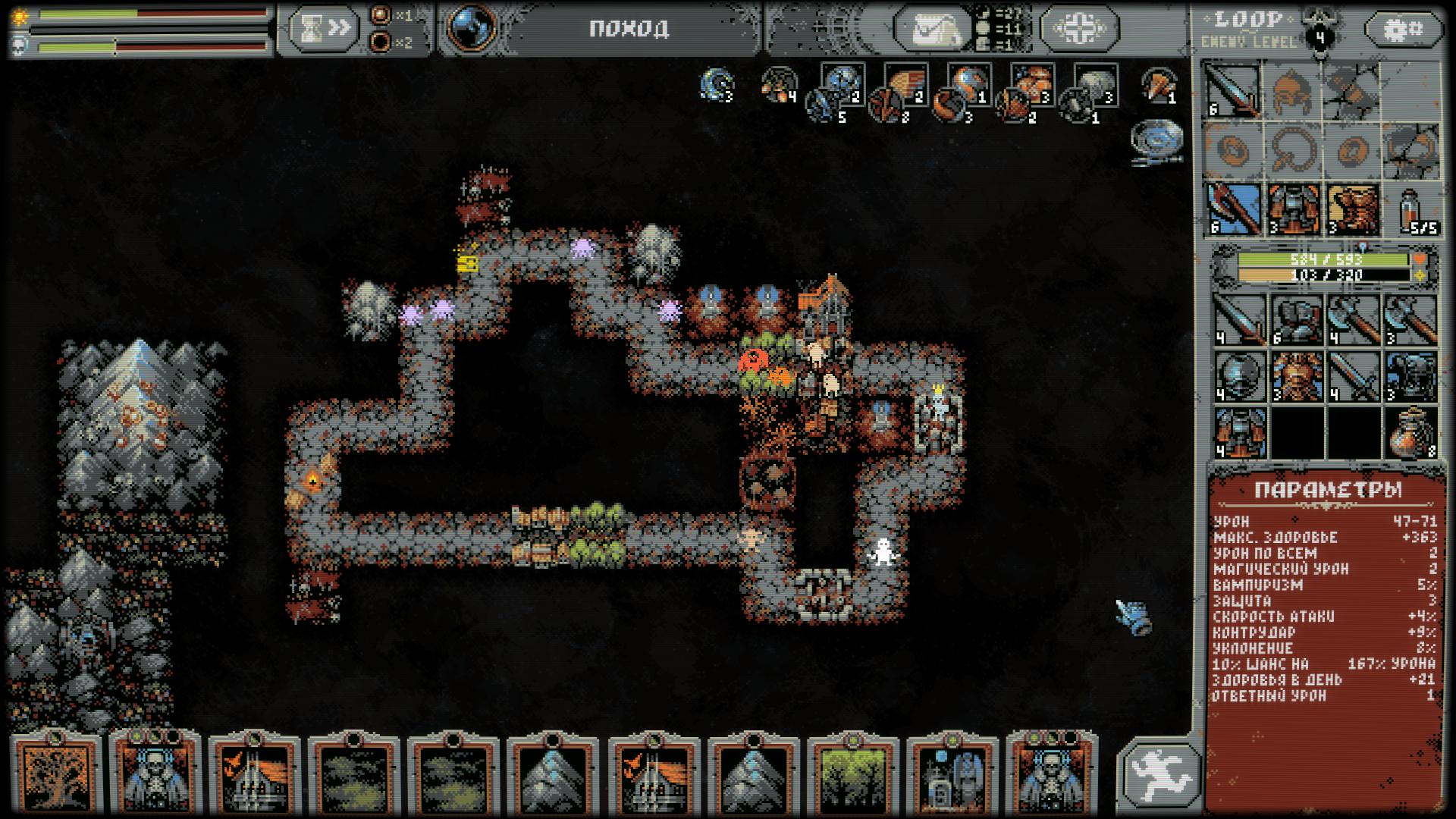Image resolution: width=1456 pixels, height=819 pixels.
Task: Select the level 6 armor in inventory
Action: click(1297, 320)
